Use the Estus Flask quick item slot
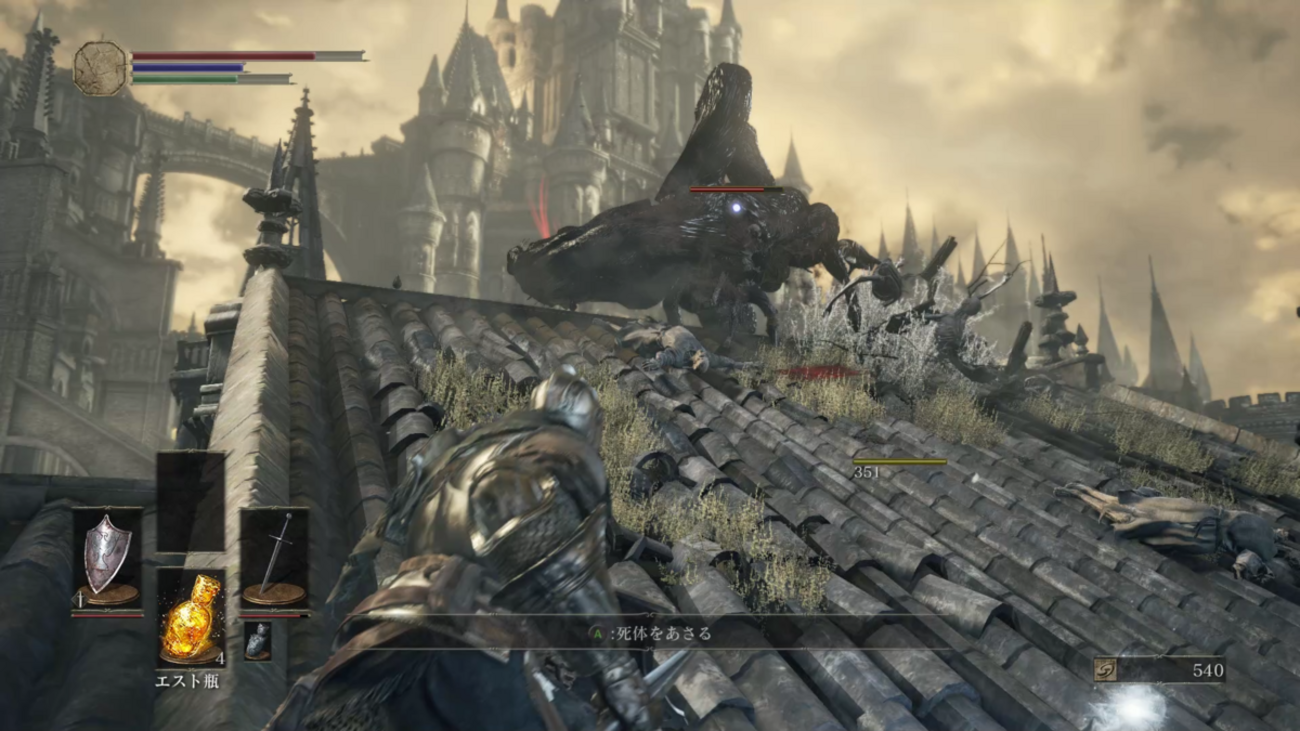This screenshot has width=1300, height=731. [x=190, y=618]
